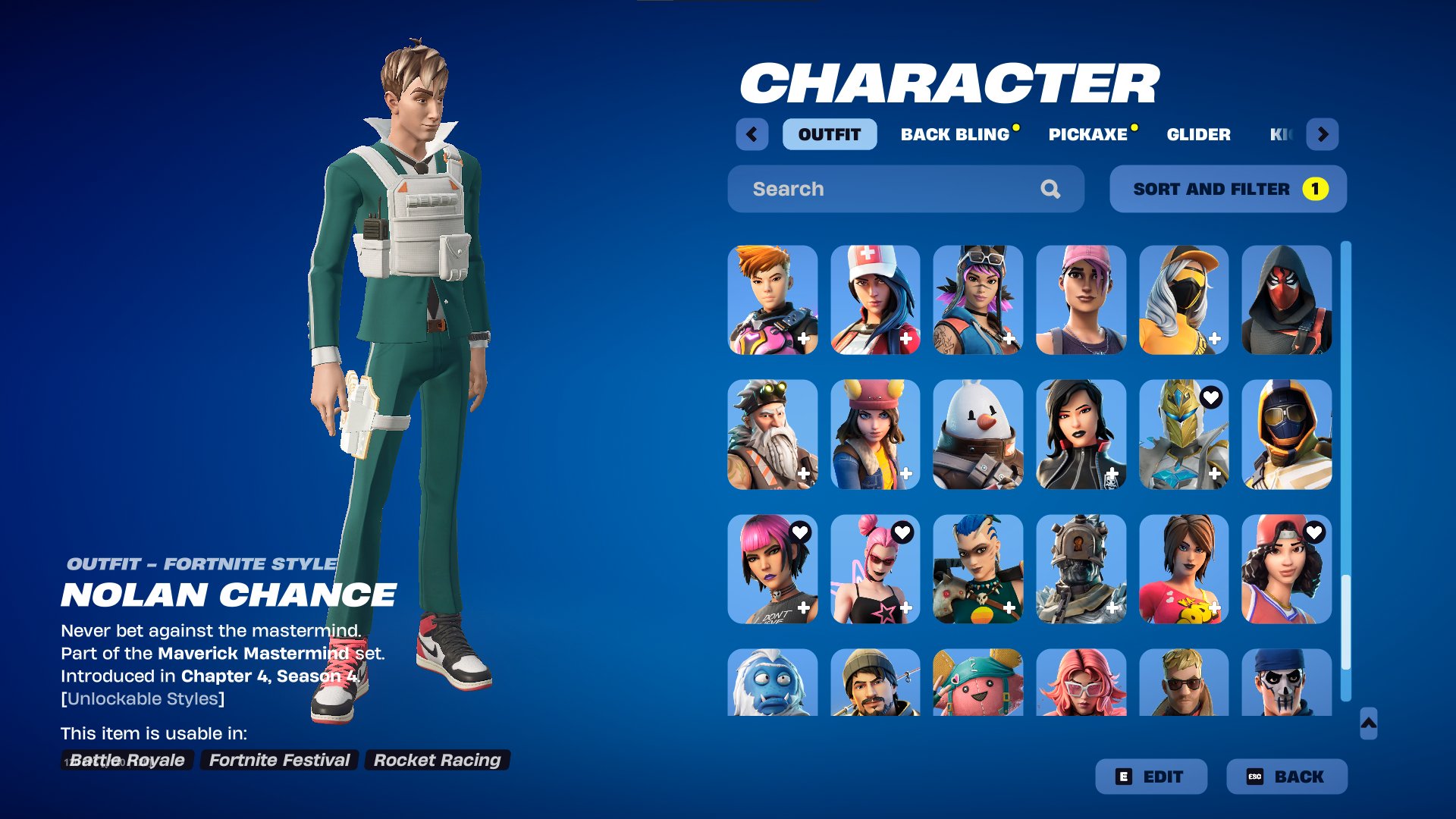The image size is (1456, 819).
Task: Open the spiky blue-haired punk outfit
Action: click(978, 569)
